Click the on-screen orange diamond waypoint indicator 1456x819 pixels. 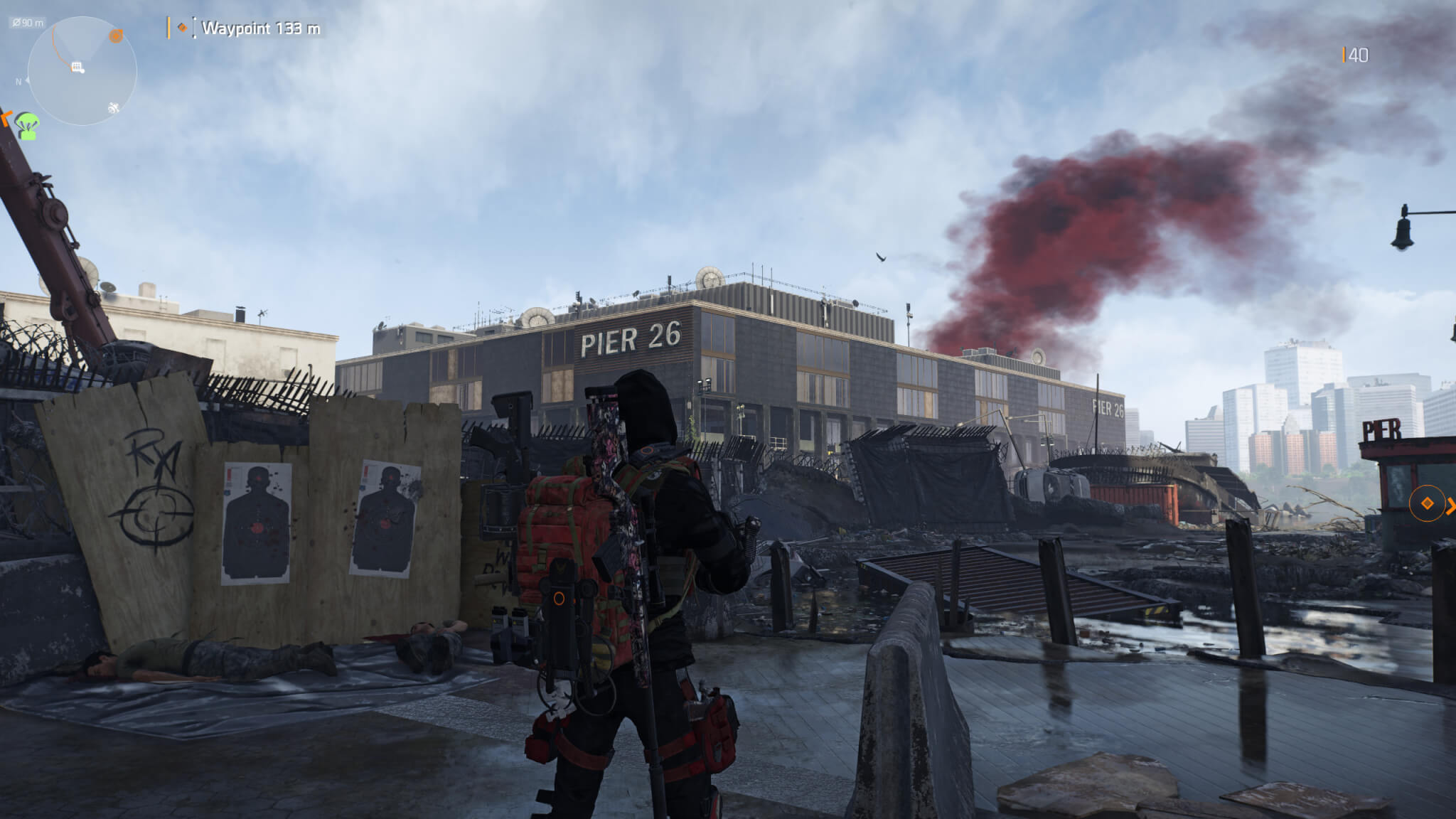1427,504
